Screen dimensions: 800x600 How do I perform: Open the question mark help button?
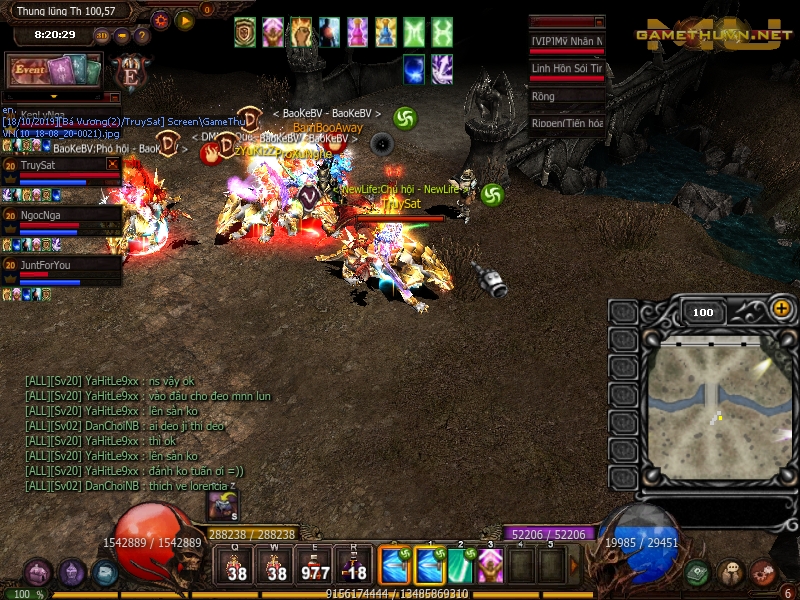pos(142,35)
